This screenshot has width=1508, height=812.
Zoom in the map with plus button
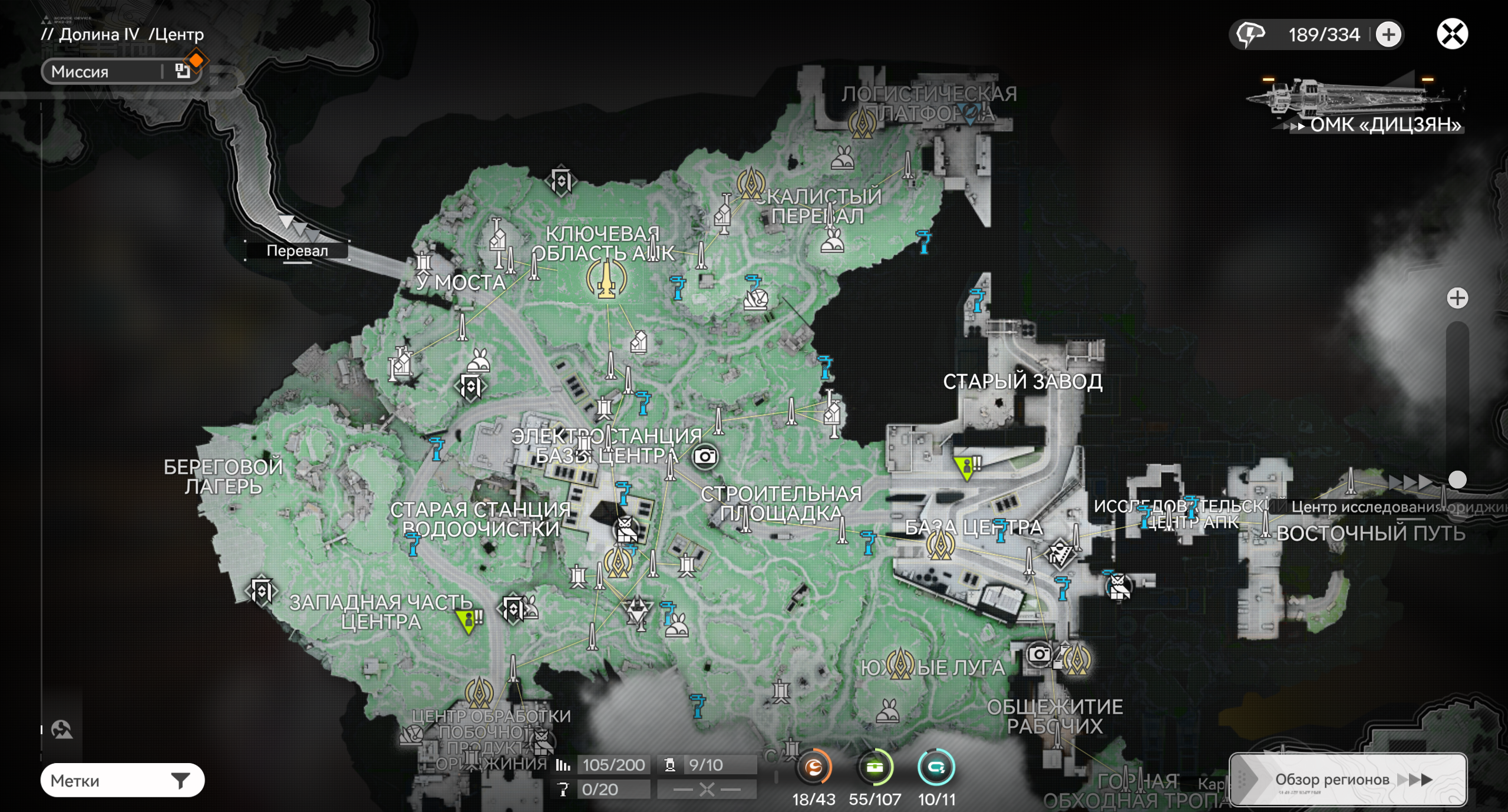(x=1457, y=298)
